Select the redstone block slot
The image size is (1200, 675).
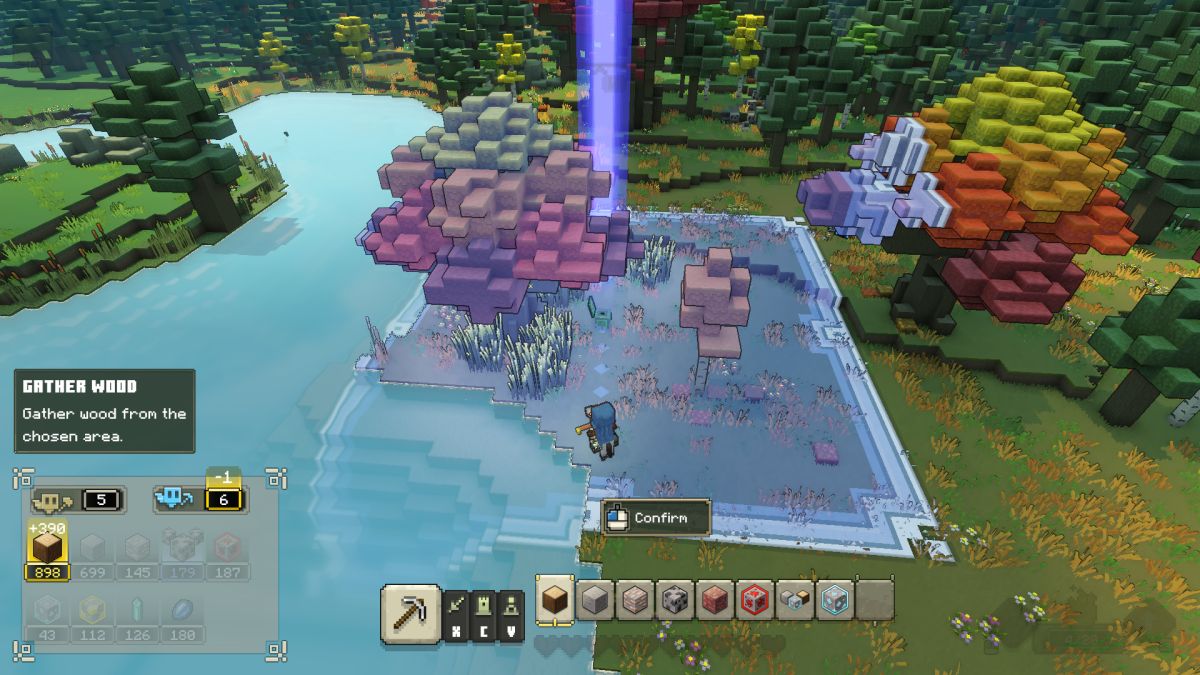pyautogui.click(x=756, y=600)
